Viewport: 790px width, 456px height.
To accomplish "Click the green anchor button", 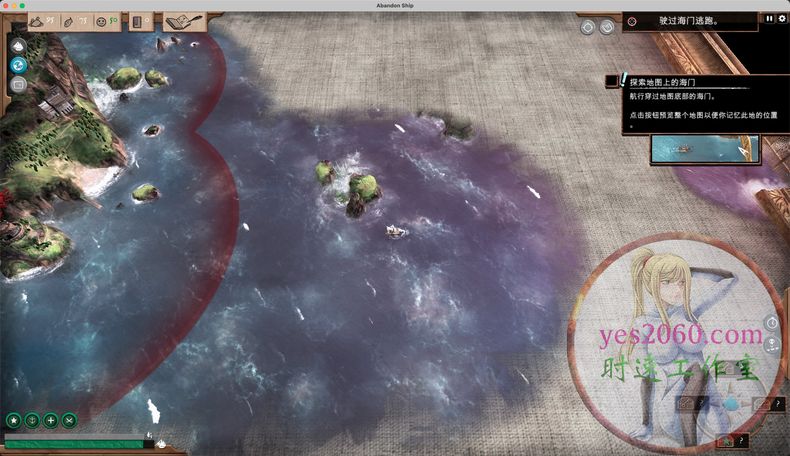I will click(x=32, y=421).
